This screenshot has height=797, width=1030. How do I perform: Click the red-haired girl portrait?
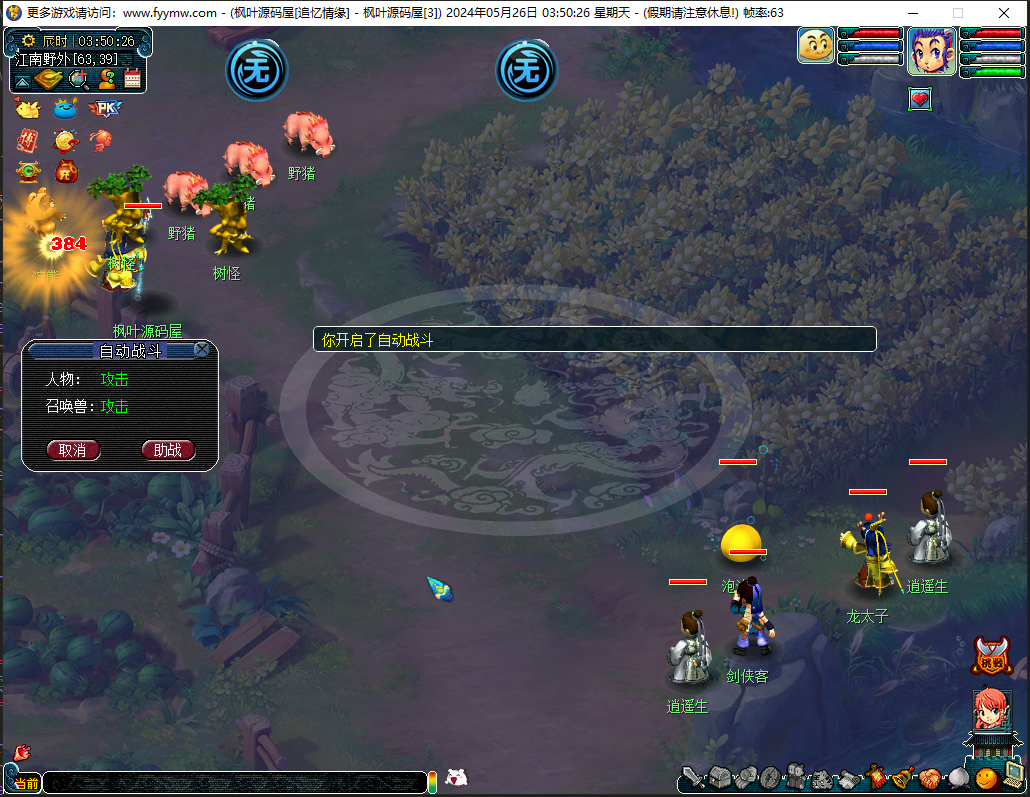tap(991, 711)
